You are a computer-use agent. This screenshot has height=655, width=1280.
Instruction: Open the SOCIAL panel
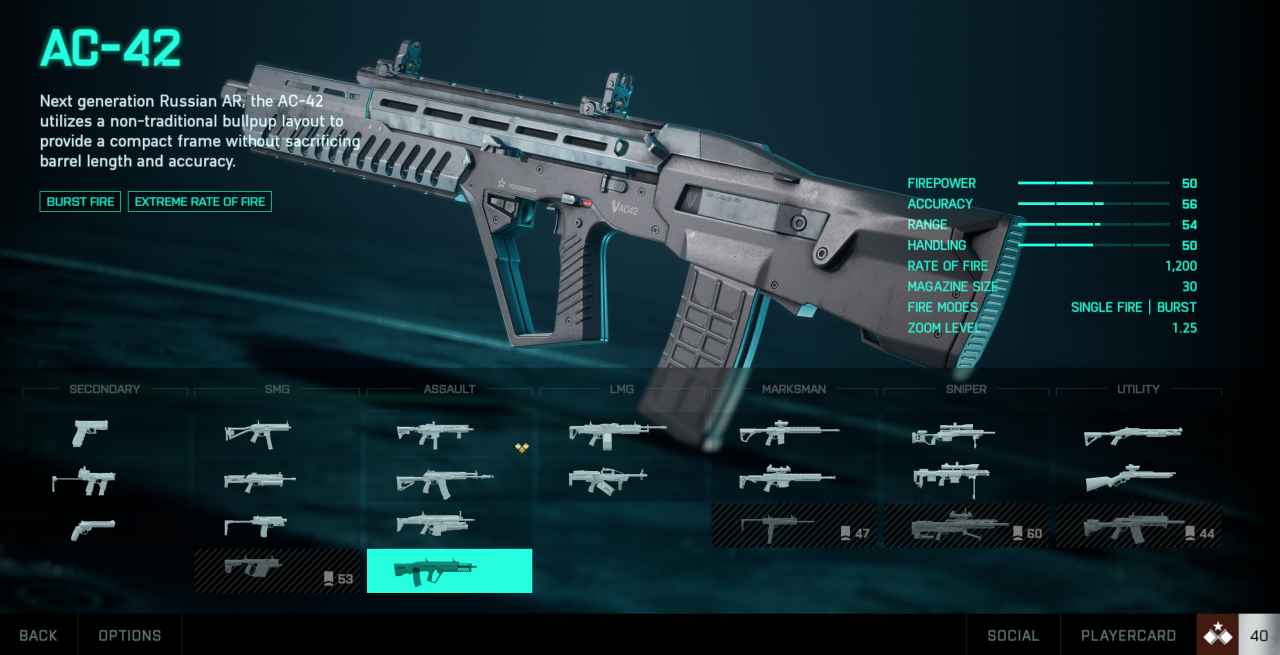(1012, 635)
